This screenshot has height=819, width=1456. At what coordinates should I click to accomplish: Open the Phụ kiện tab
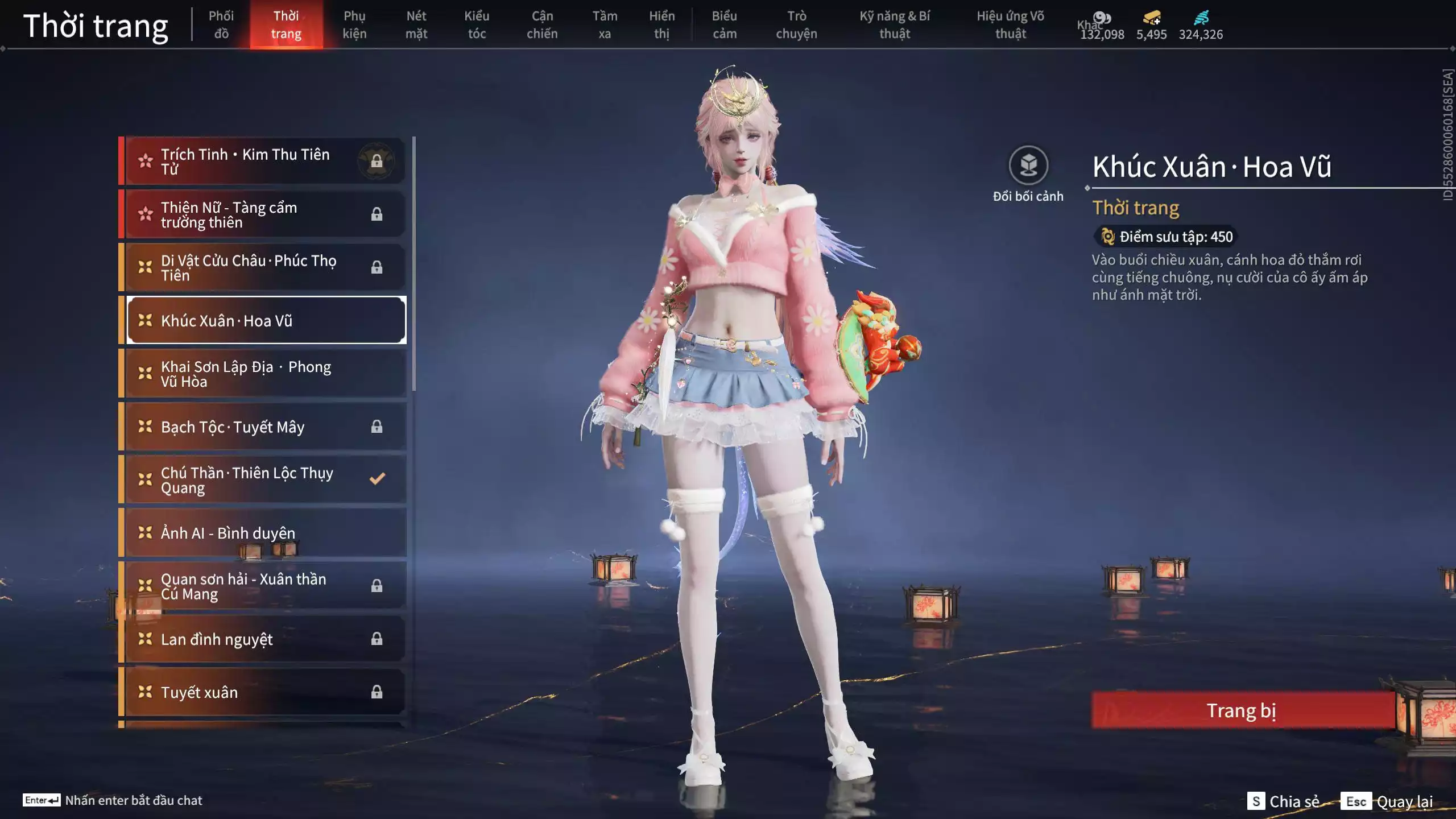(354, 24)
